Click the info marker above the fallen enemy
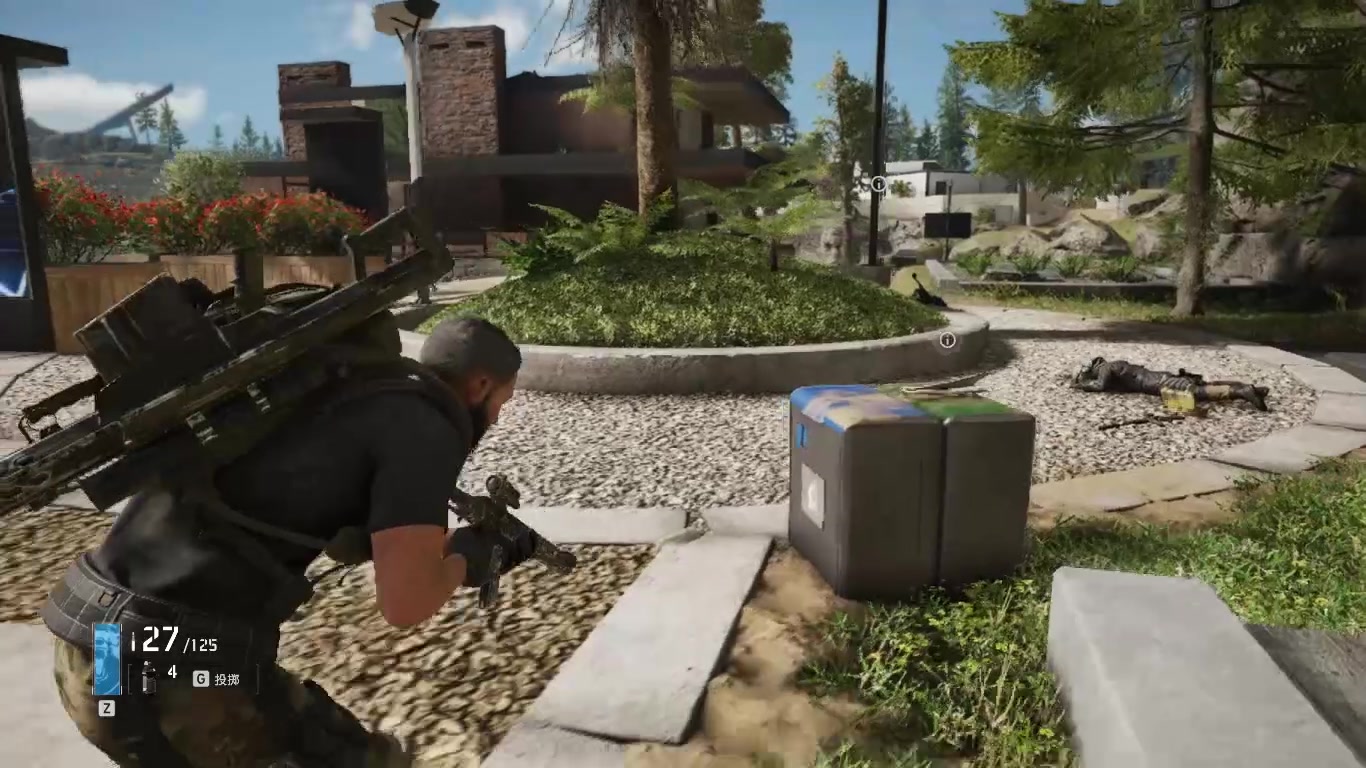Image resolution: width=1366 pixels, height=768 pixels. [x=950, y=342]
